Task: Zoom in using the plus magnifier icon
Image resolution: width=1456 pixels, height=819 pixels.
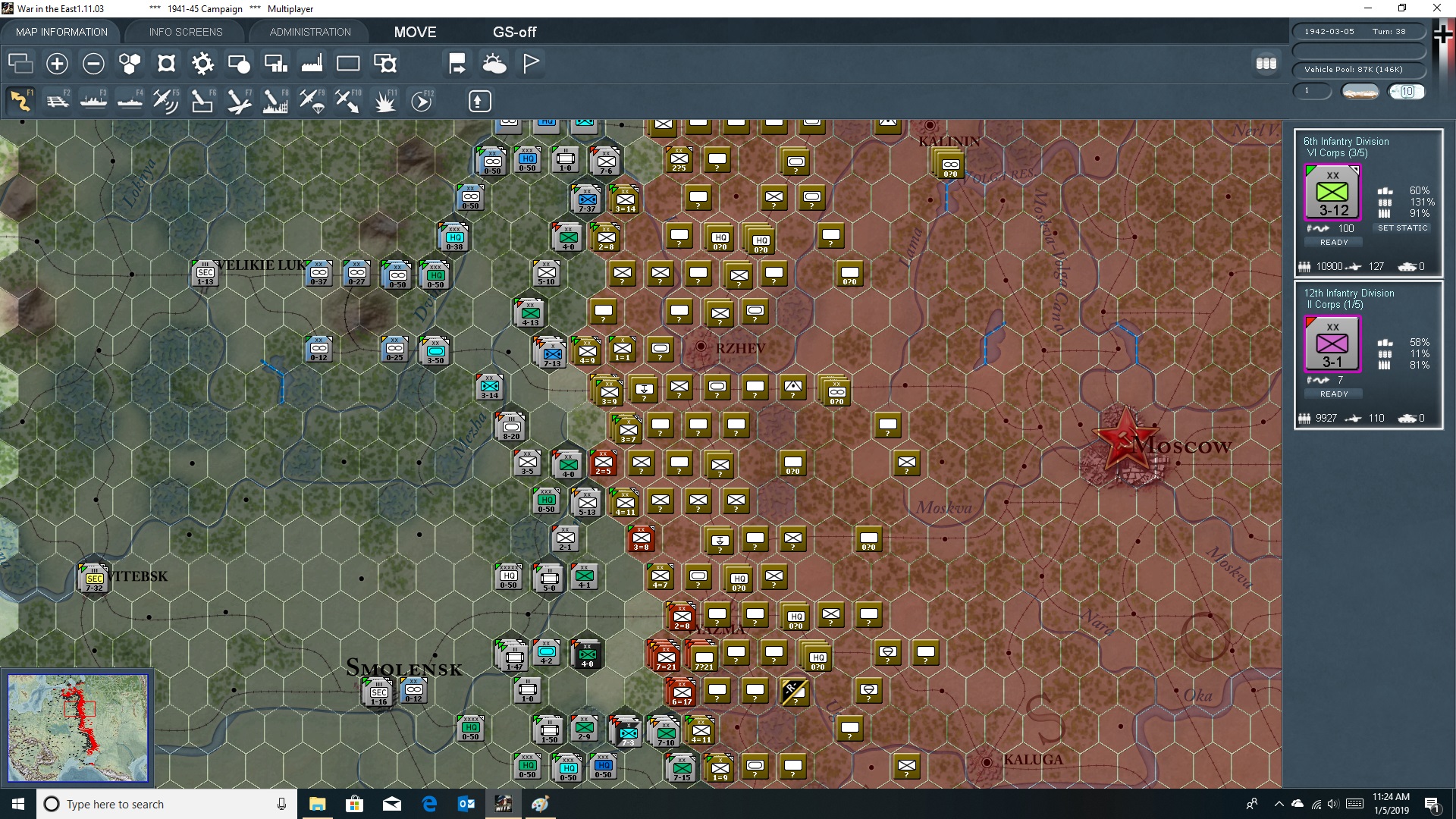Action: click(56, 64)
